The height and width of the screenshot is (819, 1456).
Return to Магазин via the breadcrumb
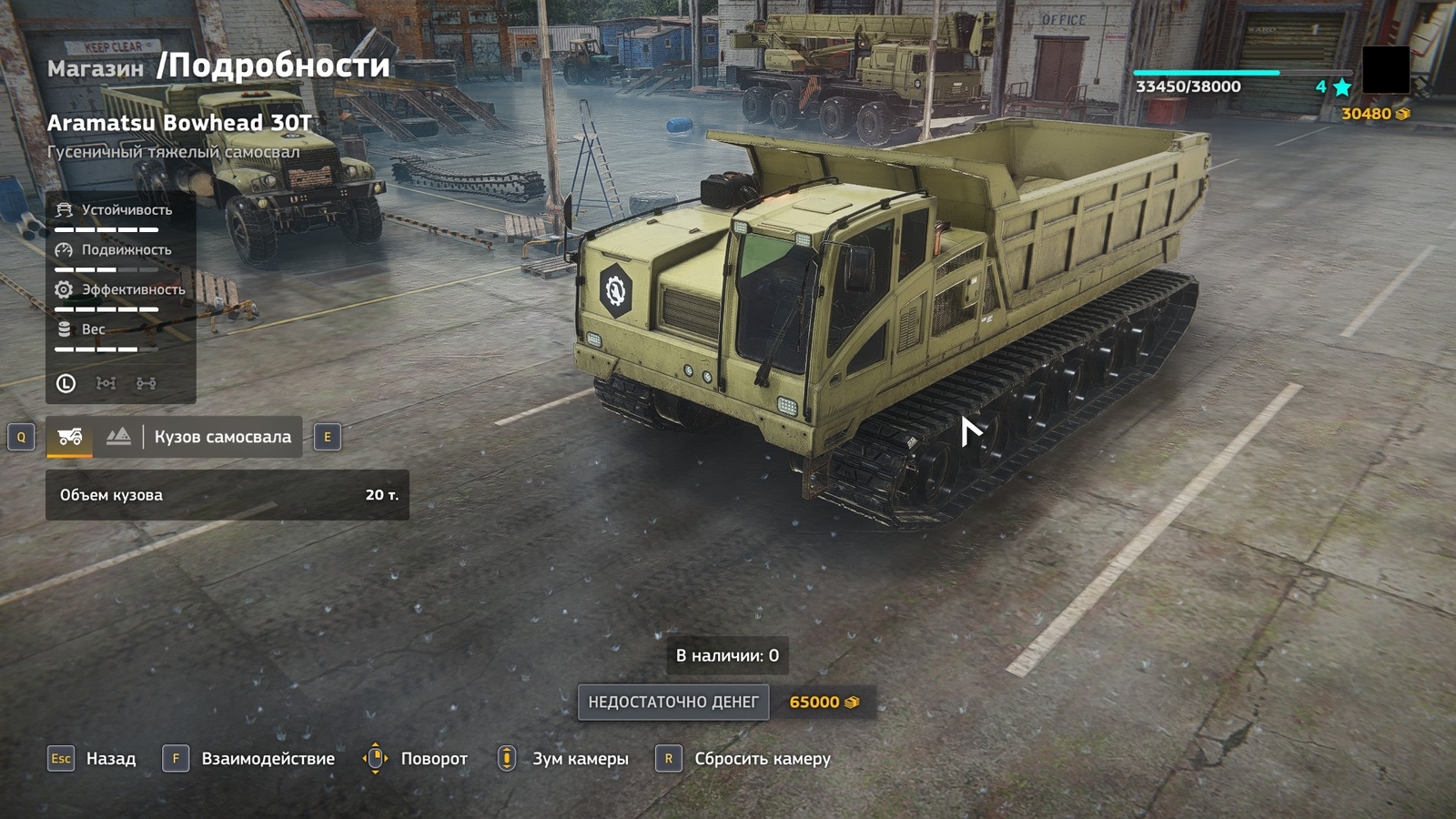point(96,69)
